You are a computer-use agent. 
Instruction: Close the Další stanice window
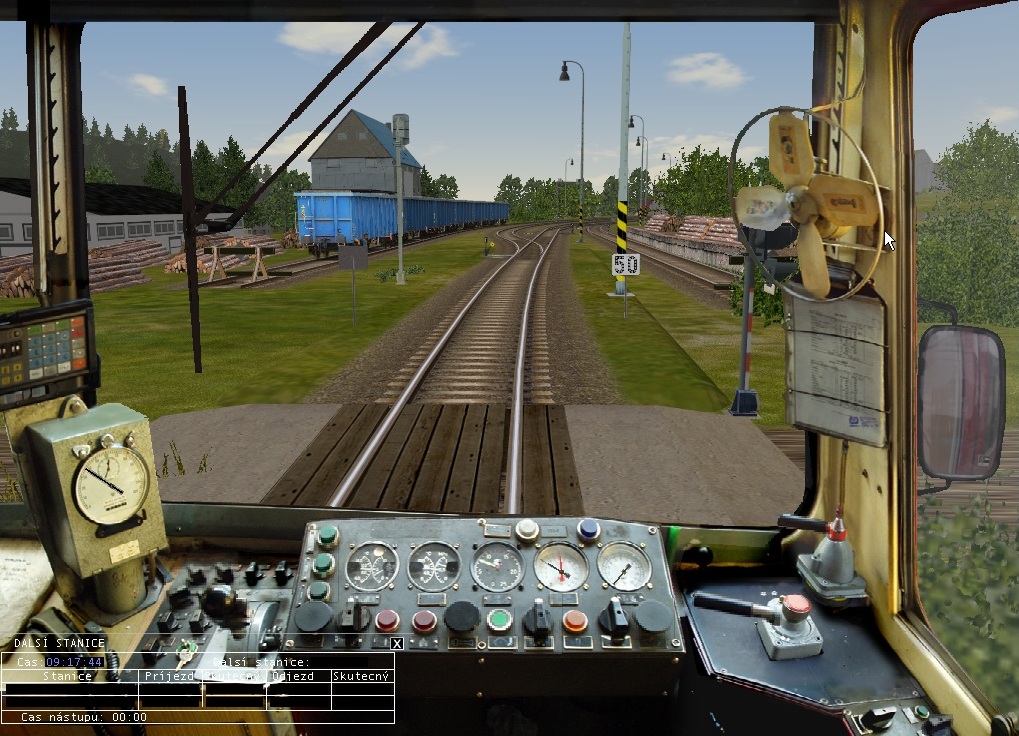[x=396, y=643]
